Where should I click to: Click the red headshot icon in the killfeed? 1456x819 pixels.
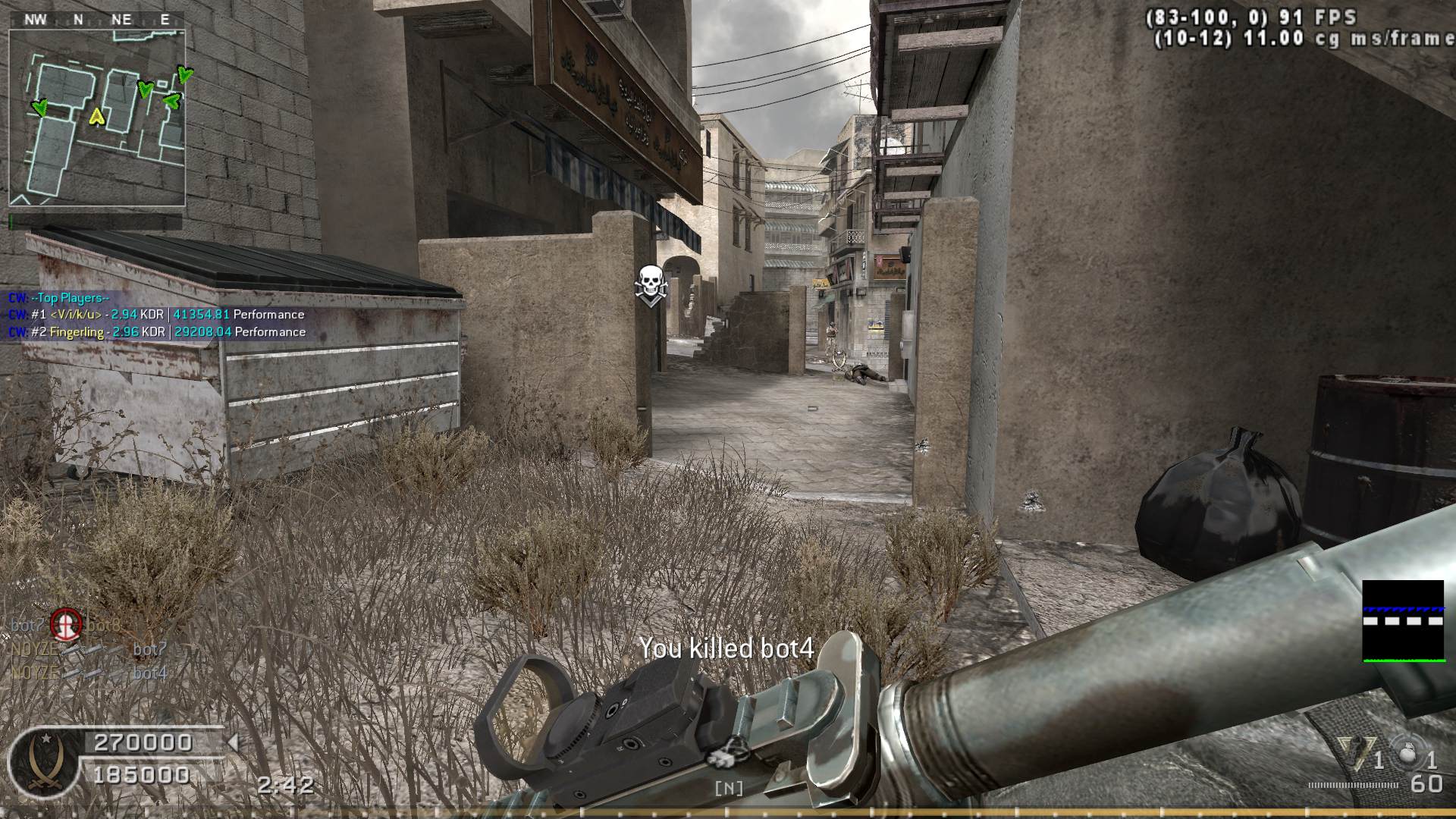[66, 625]
